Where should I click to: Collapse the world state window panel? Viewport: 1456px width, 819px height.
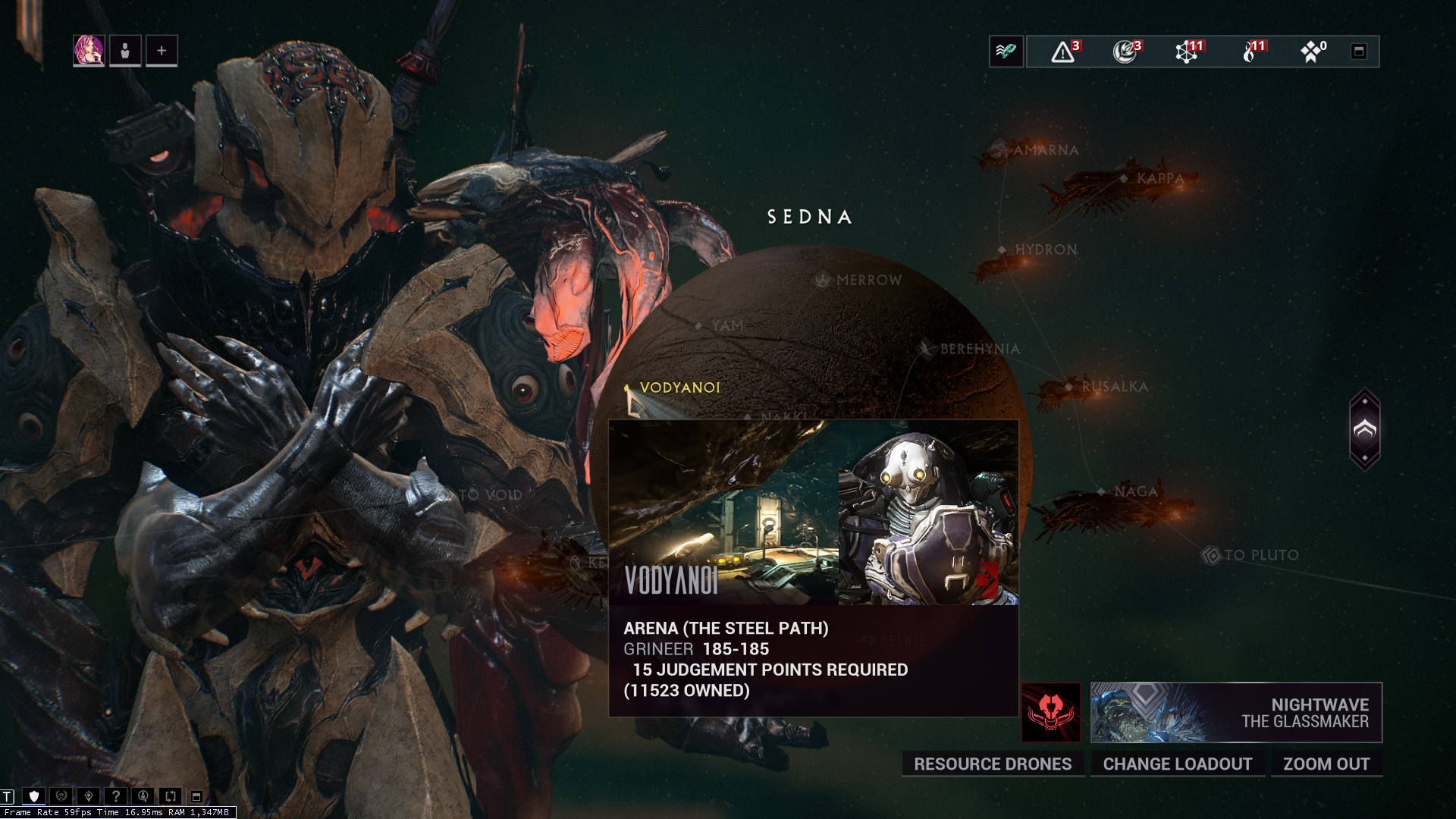tap(1359, 52)
